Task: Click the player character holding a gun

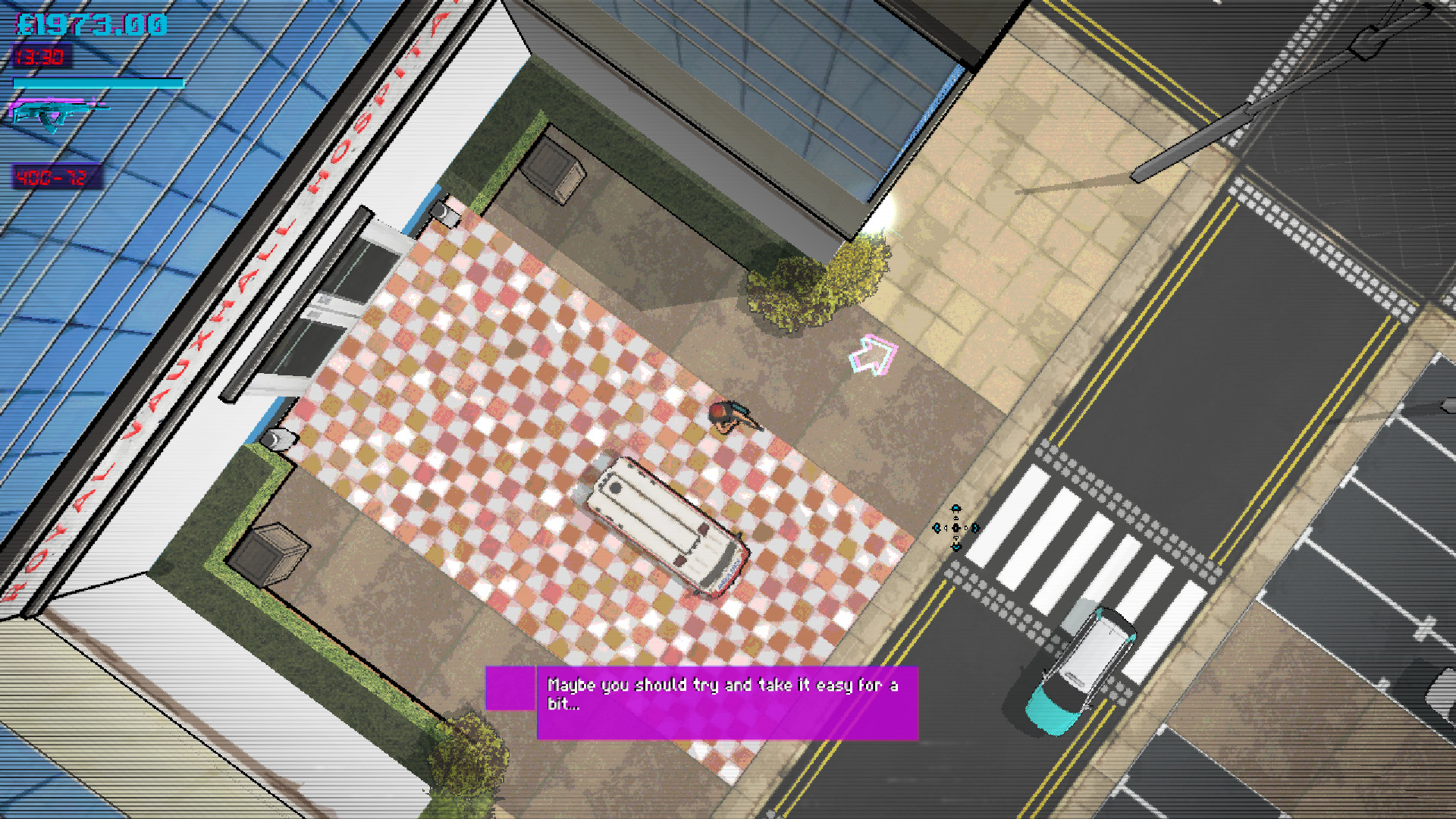Action: point(728,417)
